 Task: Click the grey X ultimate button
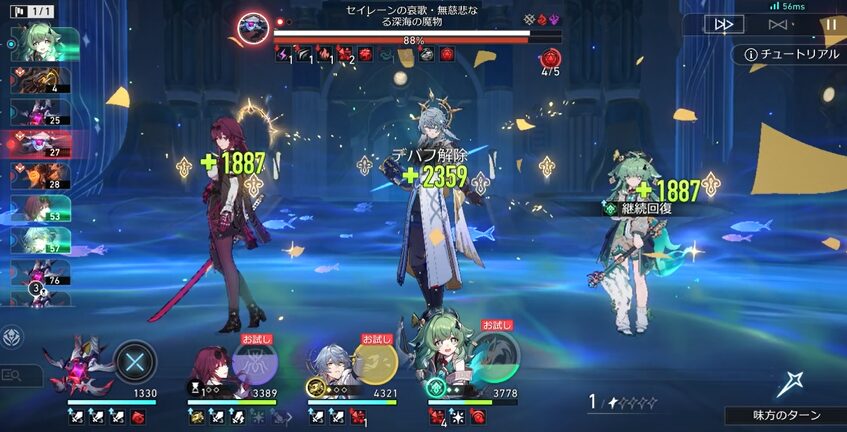click(135, 361)
